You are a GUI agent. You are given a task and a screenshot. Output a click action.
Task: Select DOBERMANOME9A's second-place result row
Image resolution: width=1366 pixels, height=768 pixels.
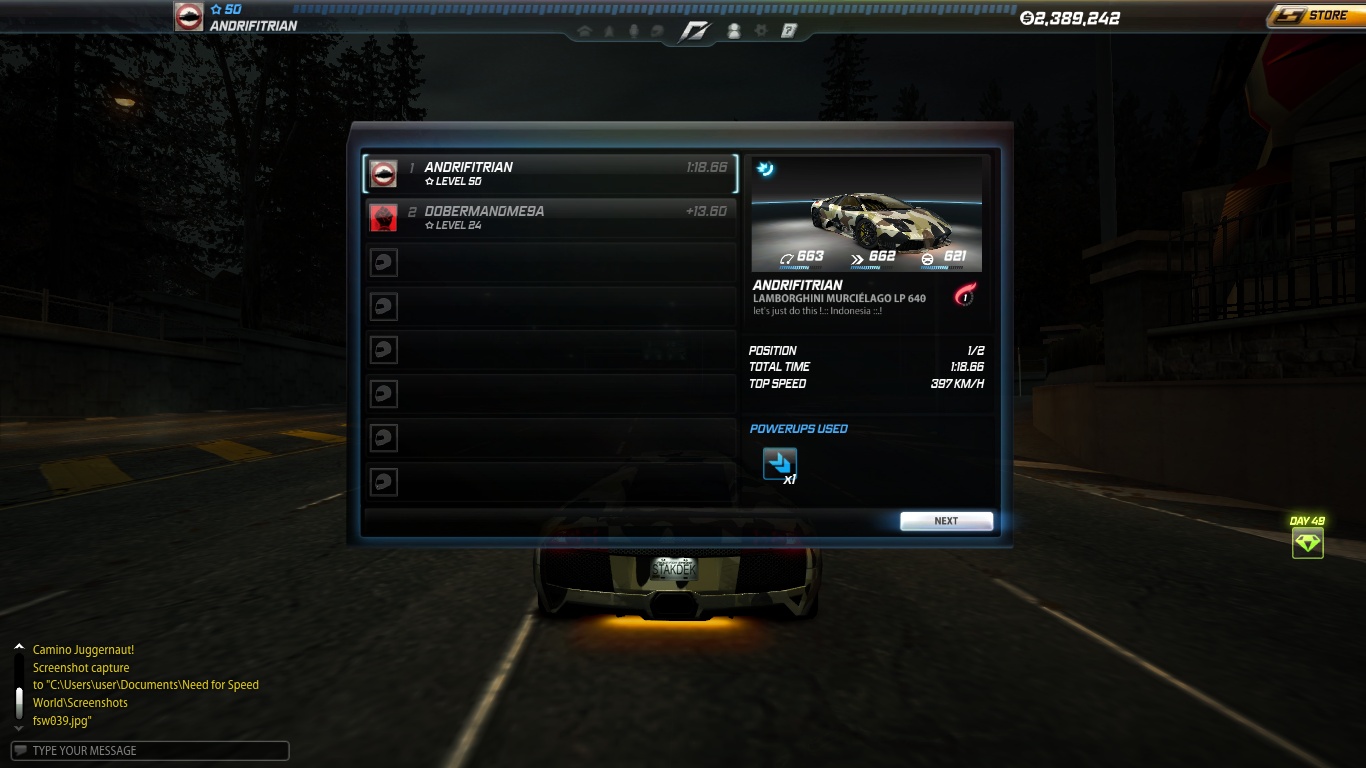[x=550, y=218]
